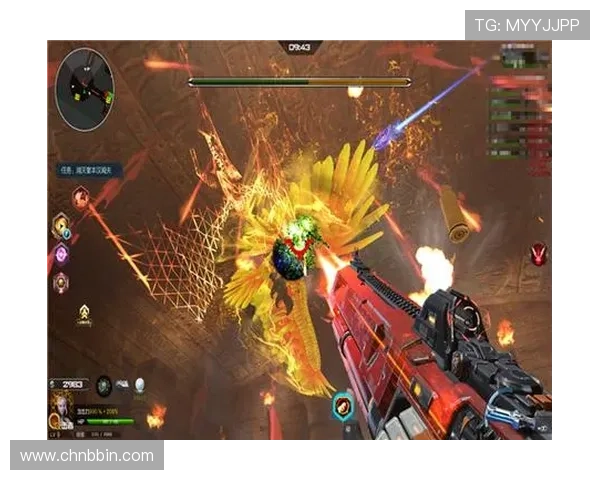Image resolution: width=600 pixels, height=480 pixels.
Task: Select the white orb item icon
Action: tap(140, 384)
